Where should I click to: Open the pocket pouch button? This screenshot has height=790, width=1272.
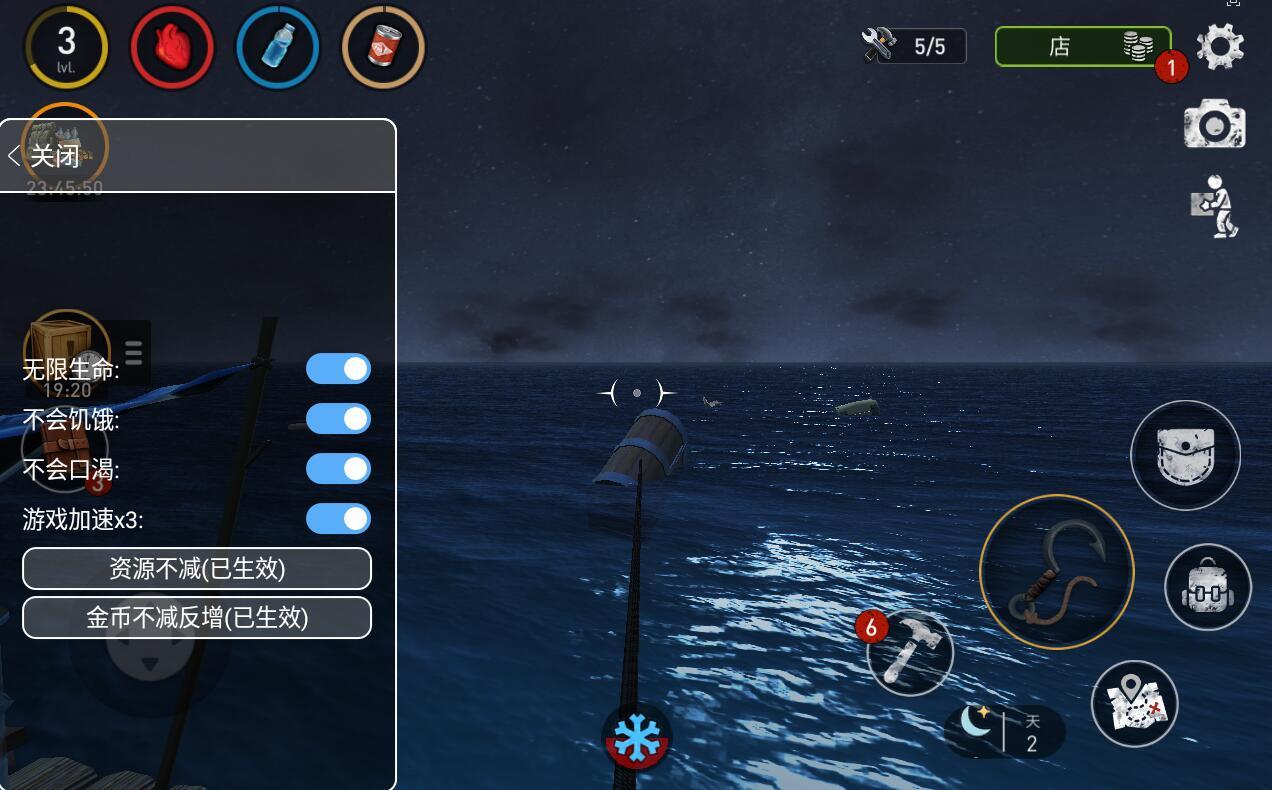click(x=1185, y=455)
